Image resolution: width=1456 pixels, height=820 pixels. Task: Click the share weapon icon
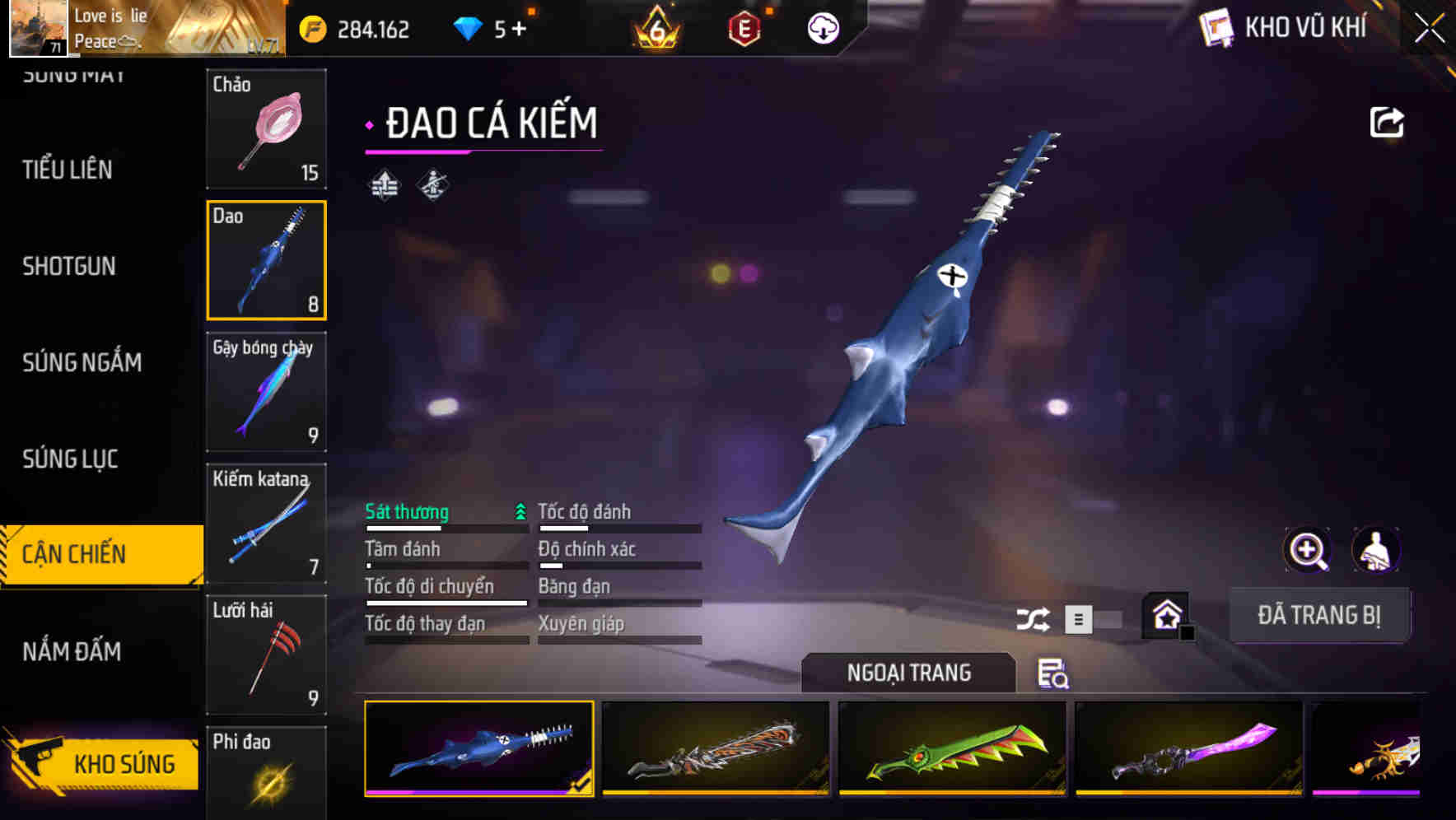pyautogui.click(x=1386, y=121)
